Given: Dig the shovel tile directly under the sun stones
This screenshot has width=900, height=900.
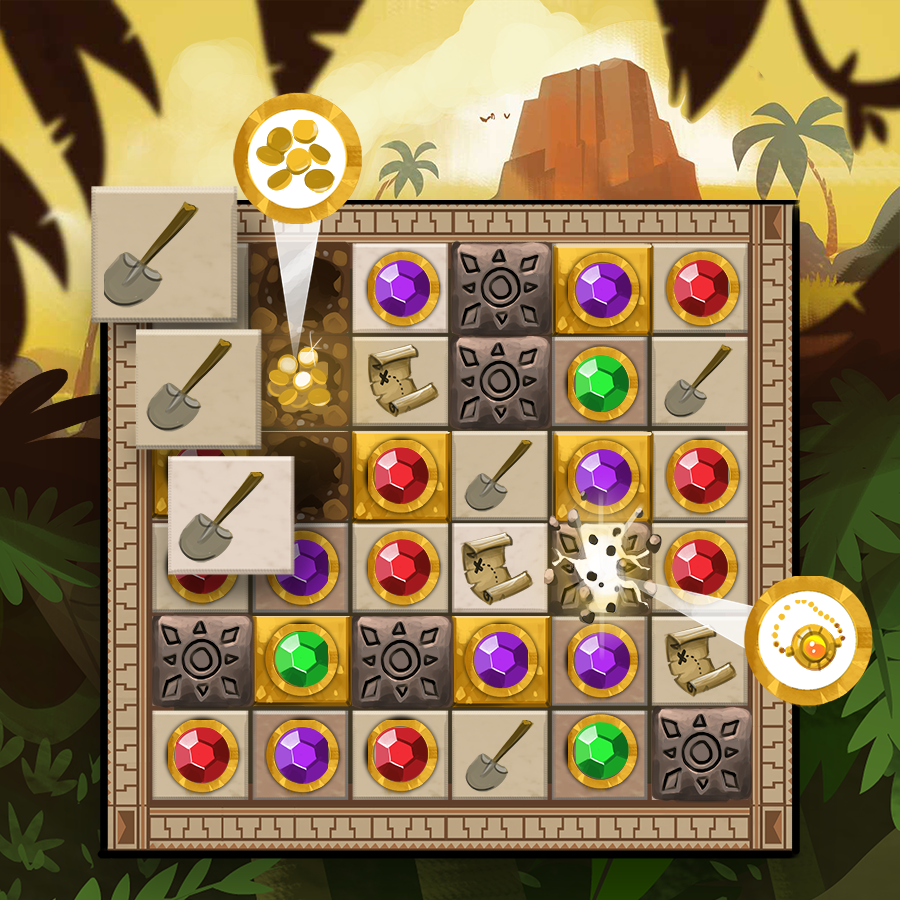Looking at the screenshot, I should [499, 475].
